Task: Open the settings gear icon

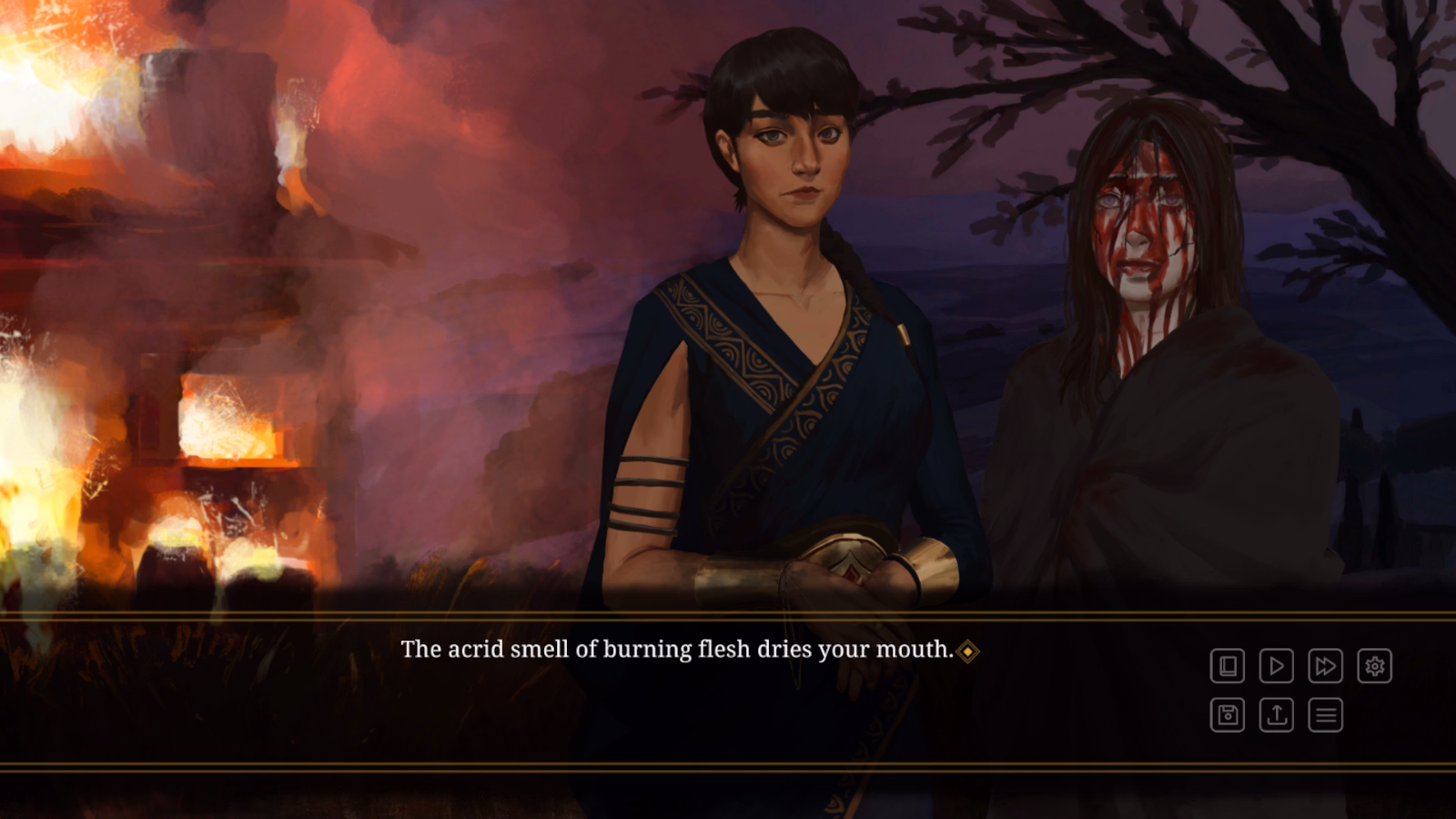Action: (x=1372, y=666)
